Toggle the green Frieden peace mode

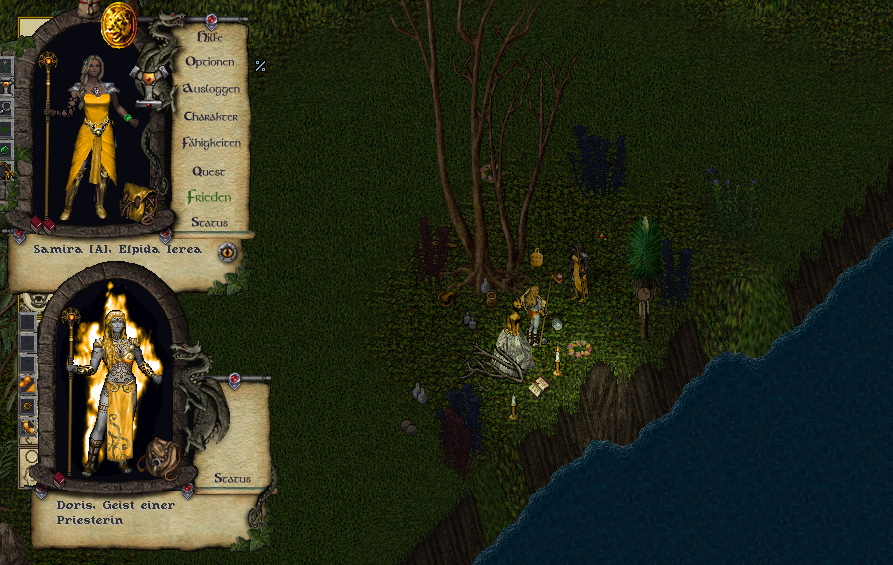209,197
